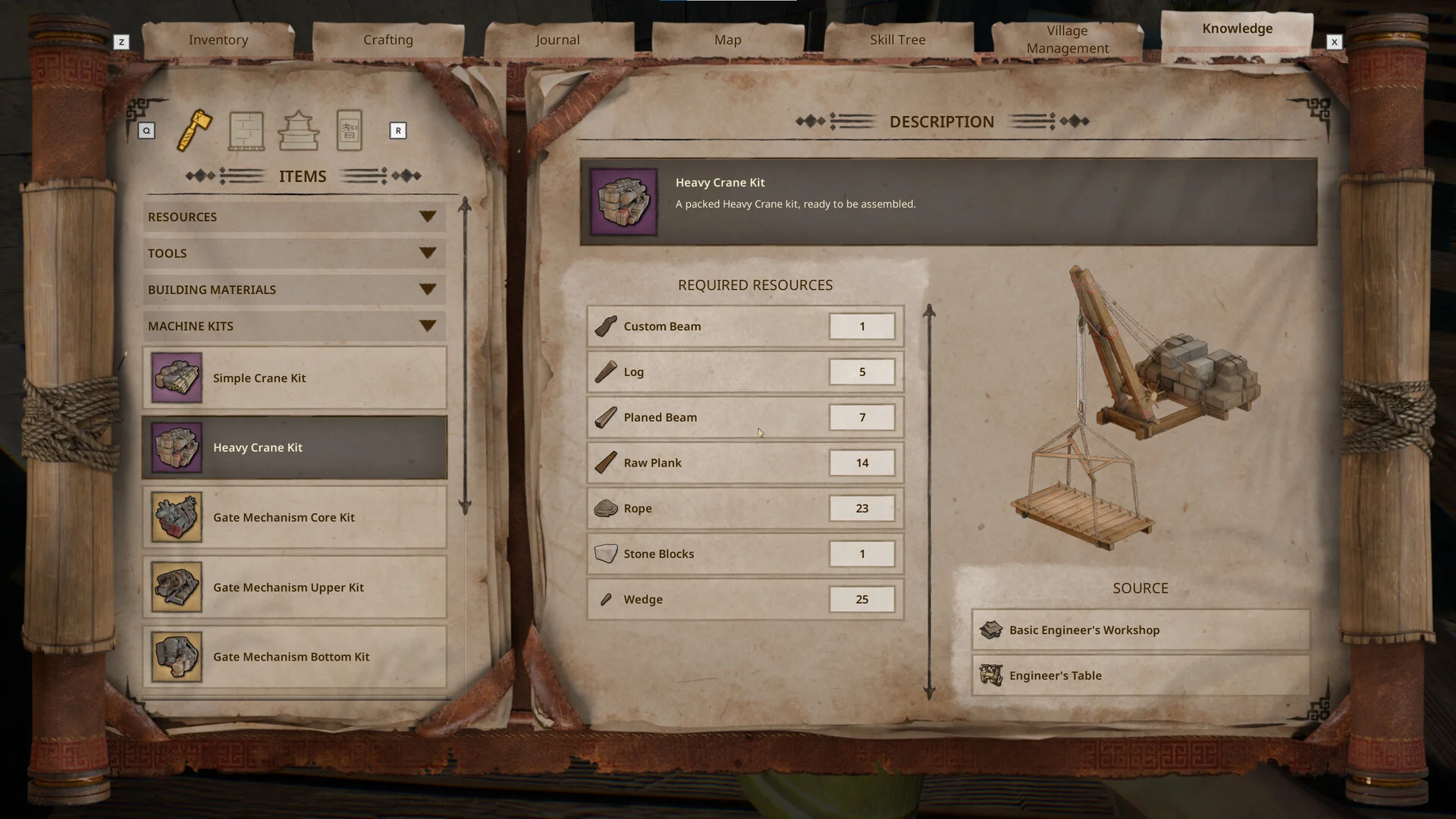Select Gate Mechanism Upper Kit
The image size is (1456, 819).
[294, 587]
